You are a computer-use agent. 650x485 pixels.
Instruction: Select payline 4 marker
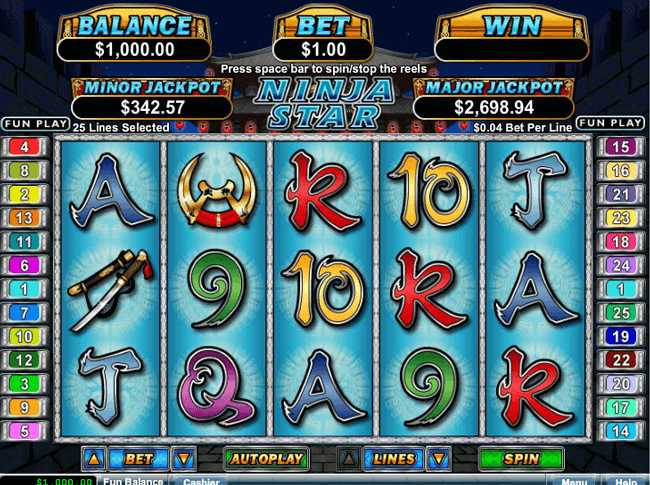click(x=22, y=147)
